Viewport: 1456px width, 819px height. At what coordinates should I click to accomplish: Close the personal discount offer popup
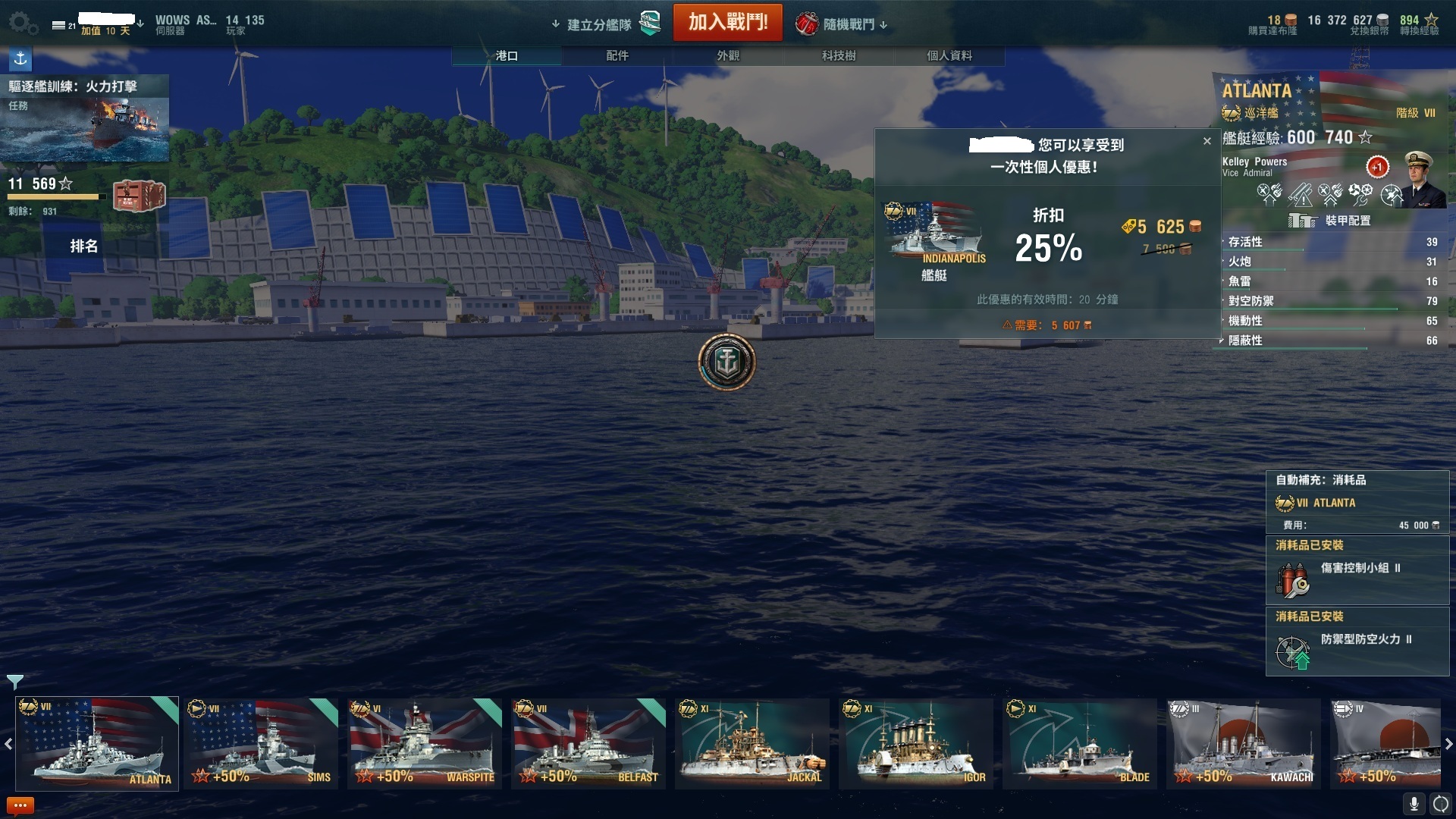coord(1207,141)
